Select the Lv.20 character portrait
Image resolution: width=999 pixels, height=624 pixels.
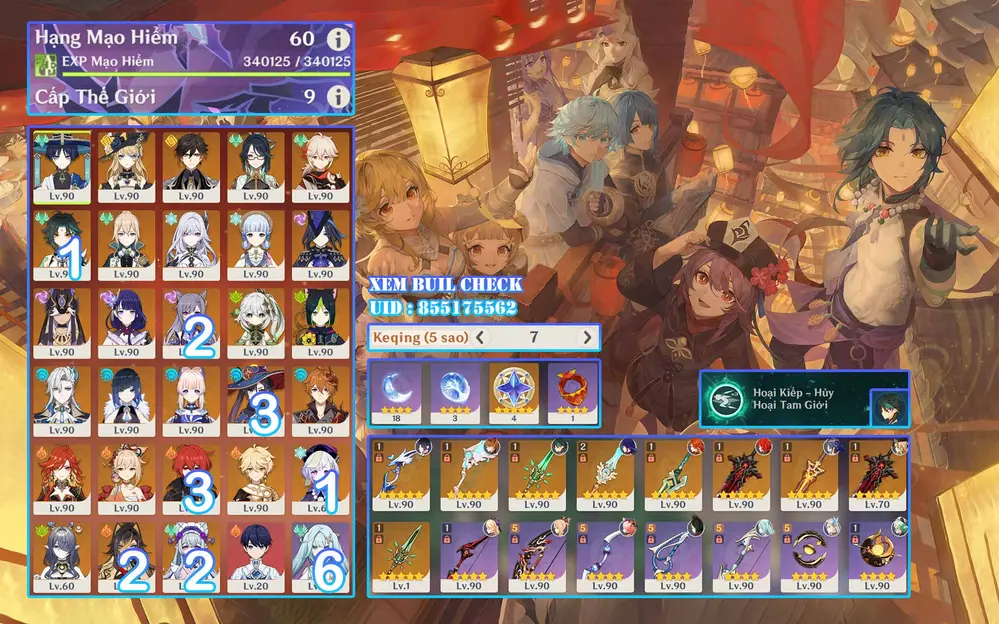[x=255, y=556]
